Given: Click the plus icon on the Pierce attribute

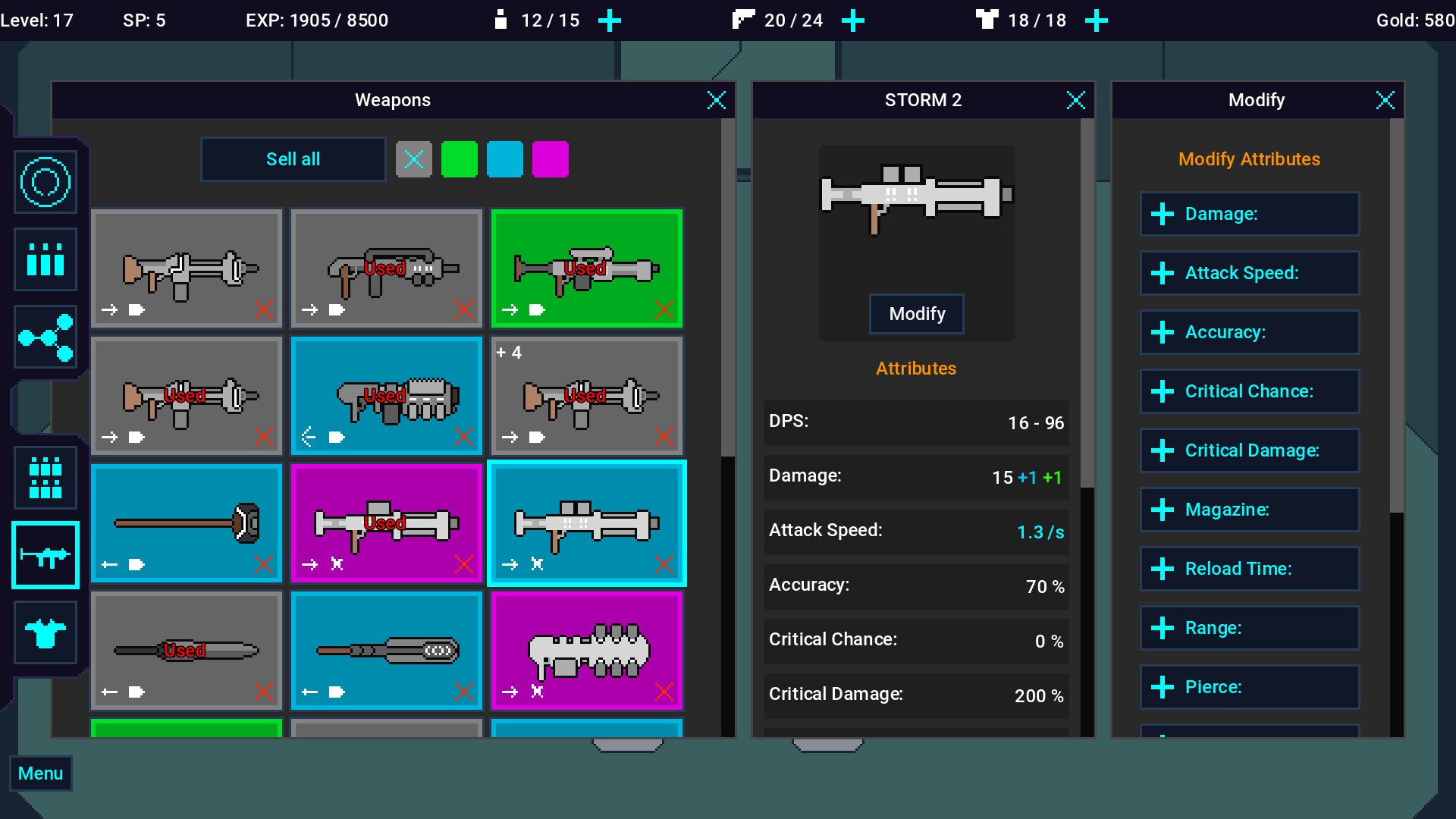Looking at the screenshot, I should click(1163, 687).
